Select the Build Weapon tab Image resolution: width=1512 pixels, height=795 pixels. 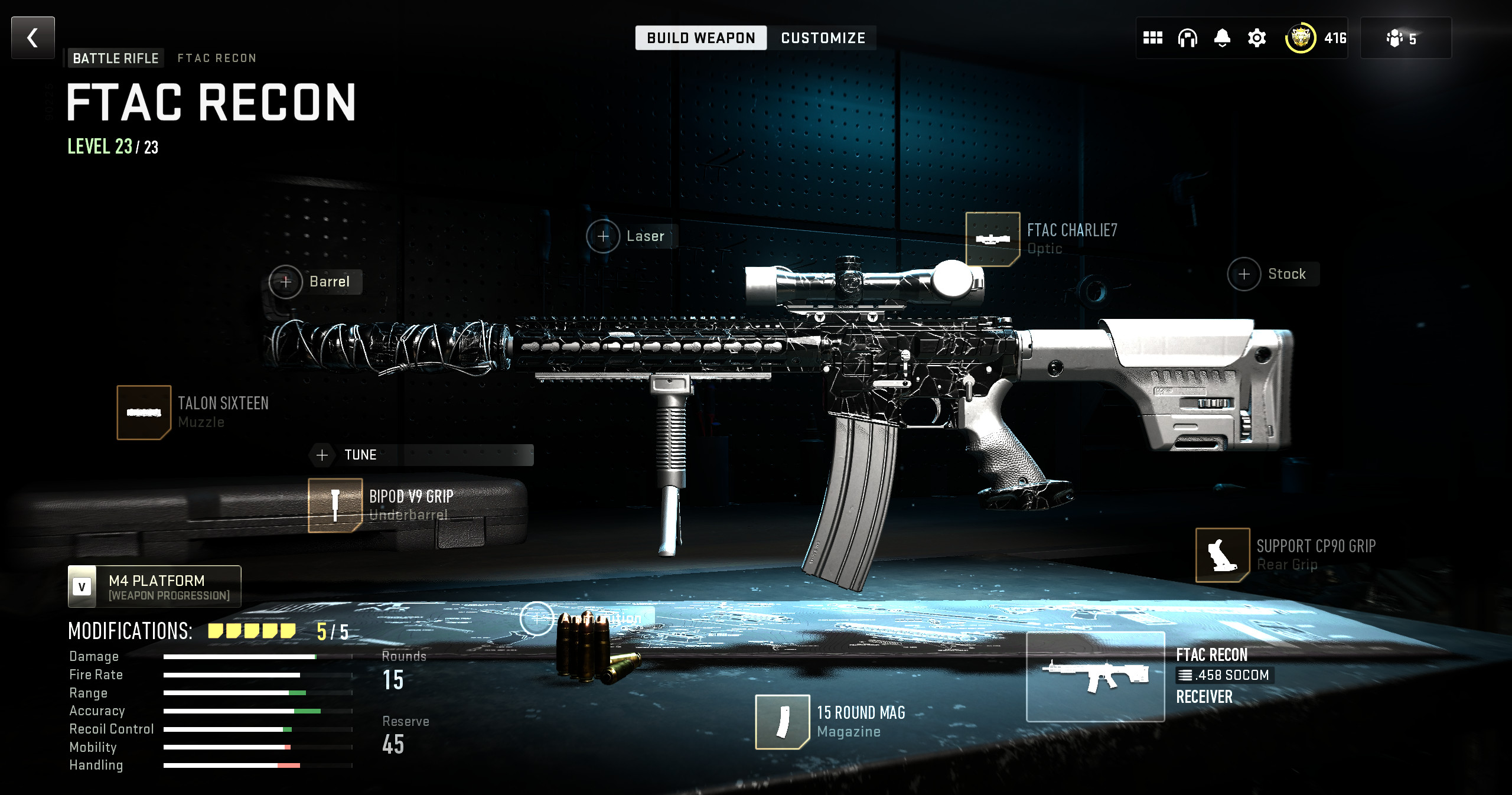[700, 38]
